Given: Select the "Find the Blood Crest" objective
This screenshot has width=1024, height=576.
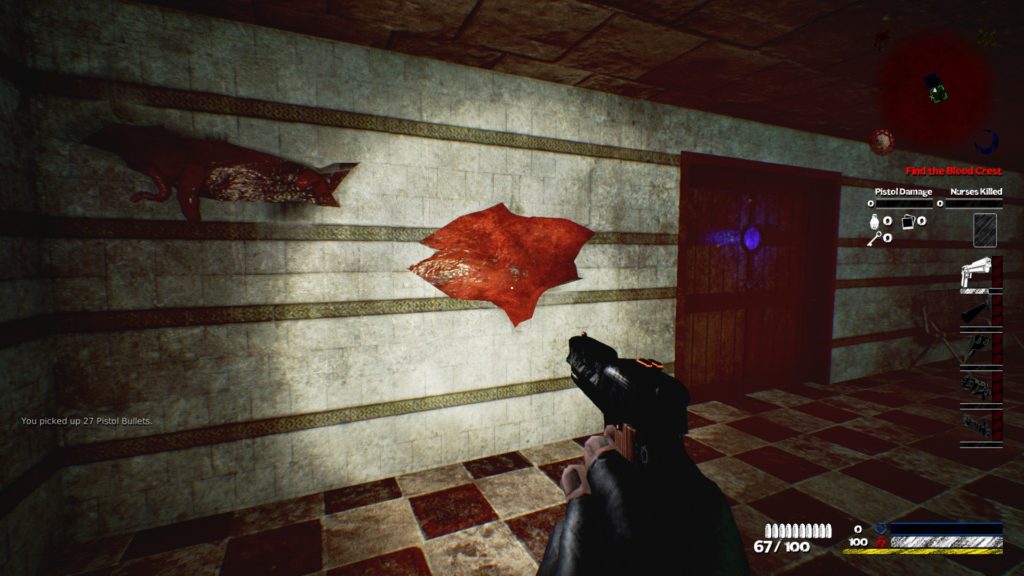Looking at the screenshot, I should point(953,171).
